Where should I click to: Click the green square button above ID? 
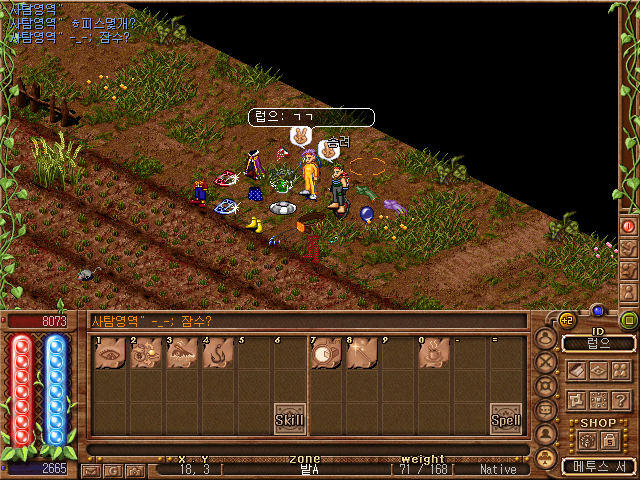tap(629, 321)
